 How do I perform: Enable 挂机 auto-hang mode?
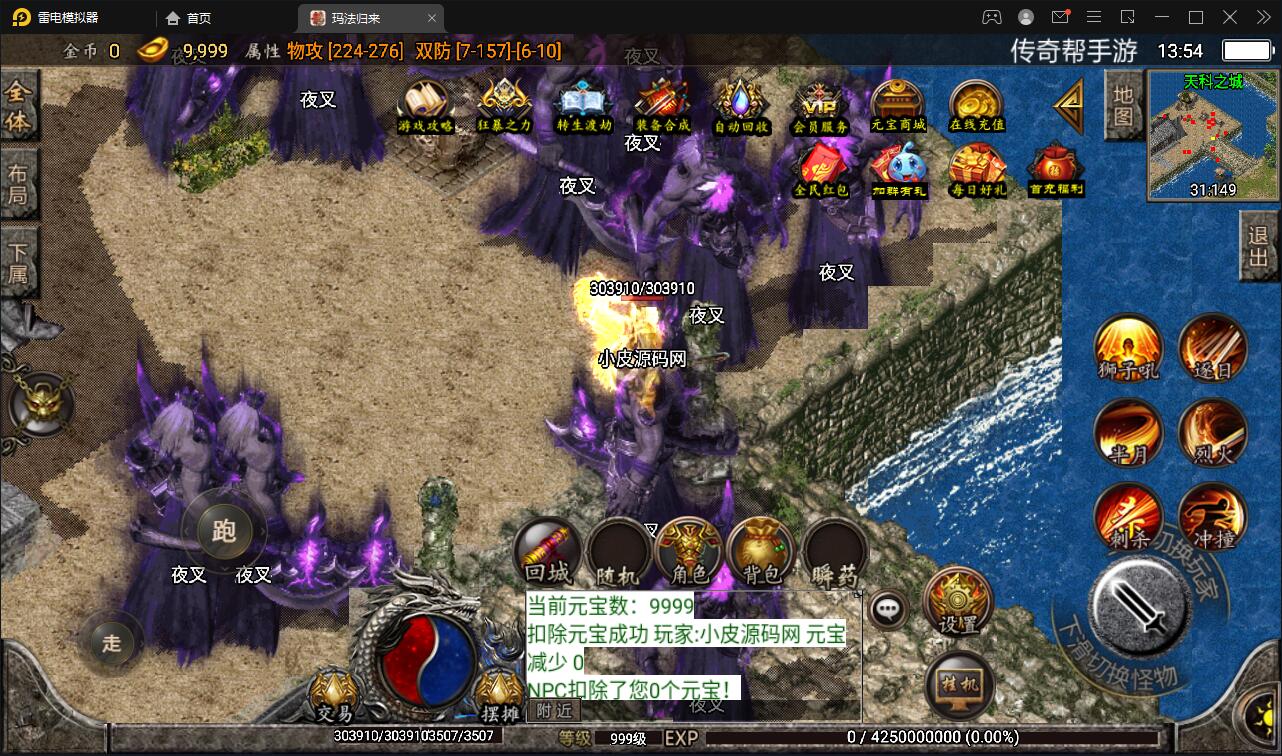(958, 683)
